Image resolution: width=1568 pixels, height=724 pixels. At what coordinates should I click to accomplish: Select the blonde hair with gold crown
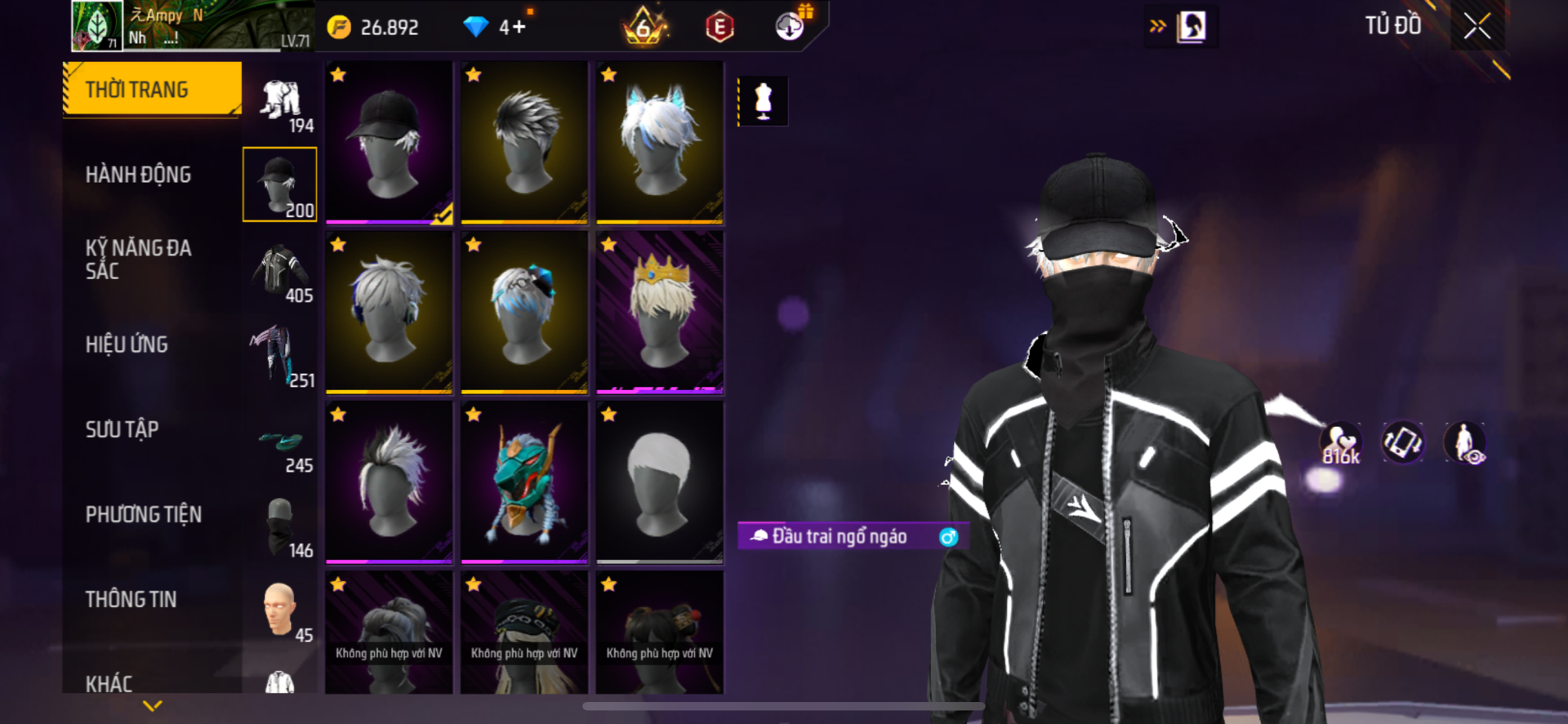[x=659, y=313]
